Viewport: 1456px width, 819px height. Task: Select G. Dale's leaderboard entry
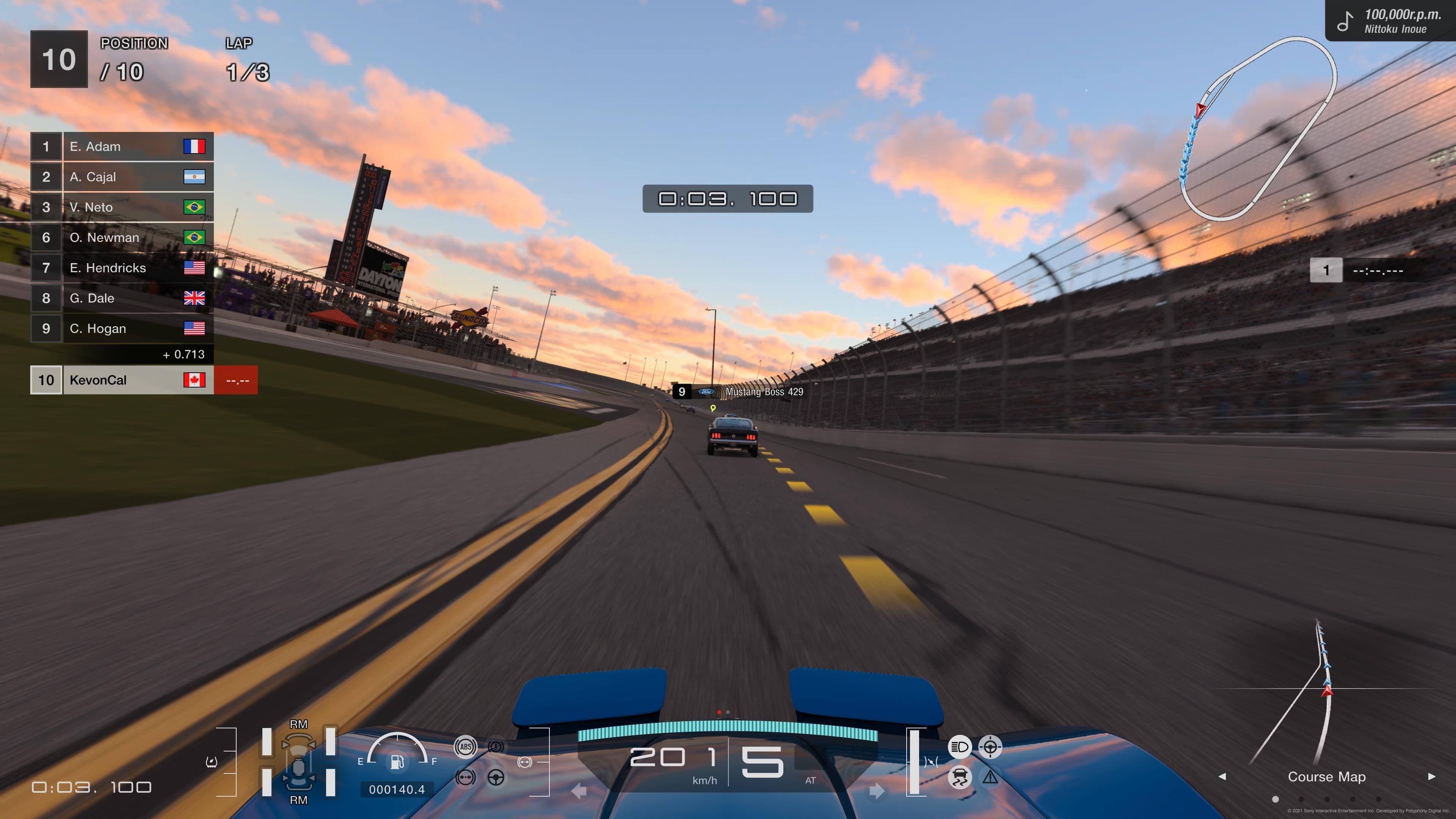click(x=121, y=298)
